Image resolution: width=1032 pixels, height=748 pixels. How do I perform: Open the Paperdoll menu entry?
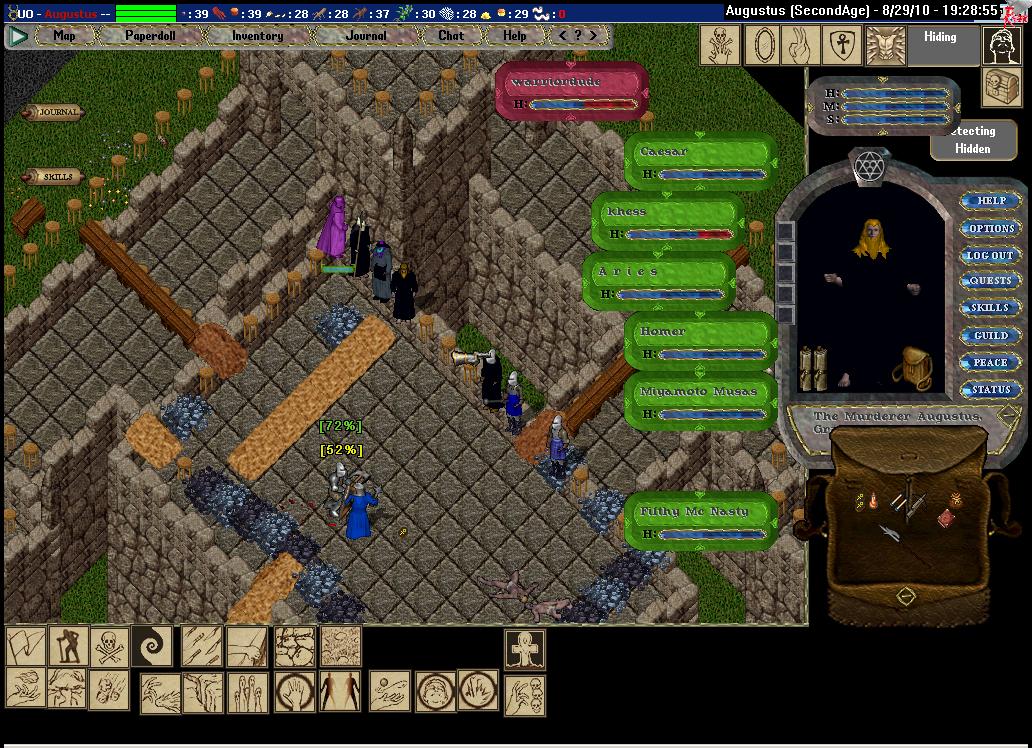pyautogui.click(x=149, y=36)
